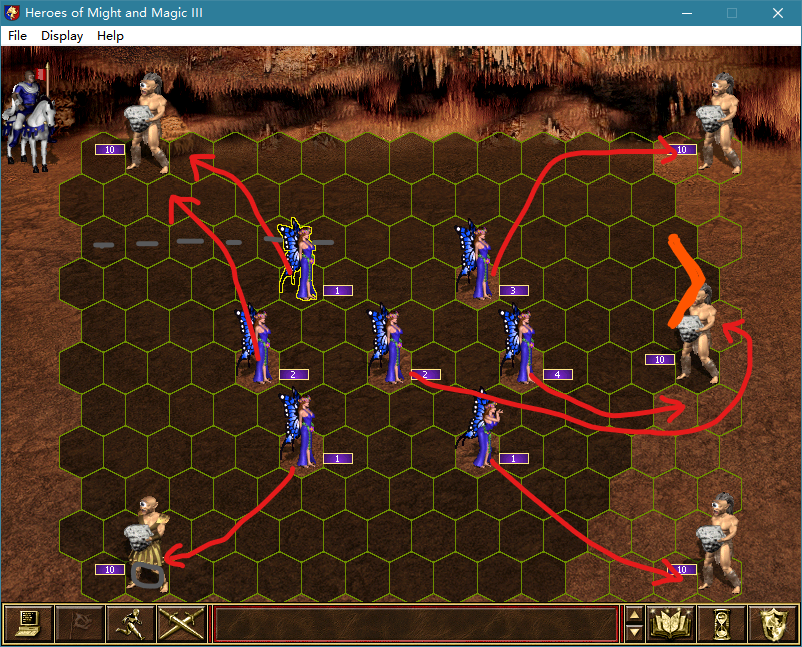Select the active pixie outlined in yellow
The width and height of the screenshot is (802, 647).
click(x=300, y=261)
